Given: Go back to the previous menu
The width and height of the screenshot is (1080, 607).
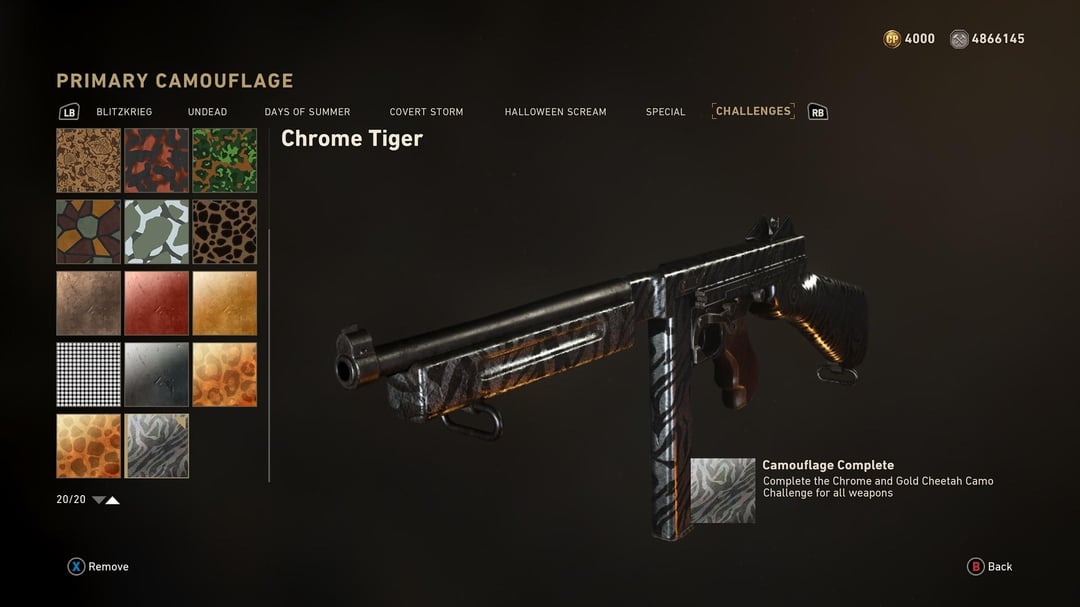Looking at the screenshot, I should pyautogui.click(x=989, y=567).
